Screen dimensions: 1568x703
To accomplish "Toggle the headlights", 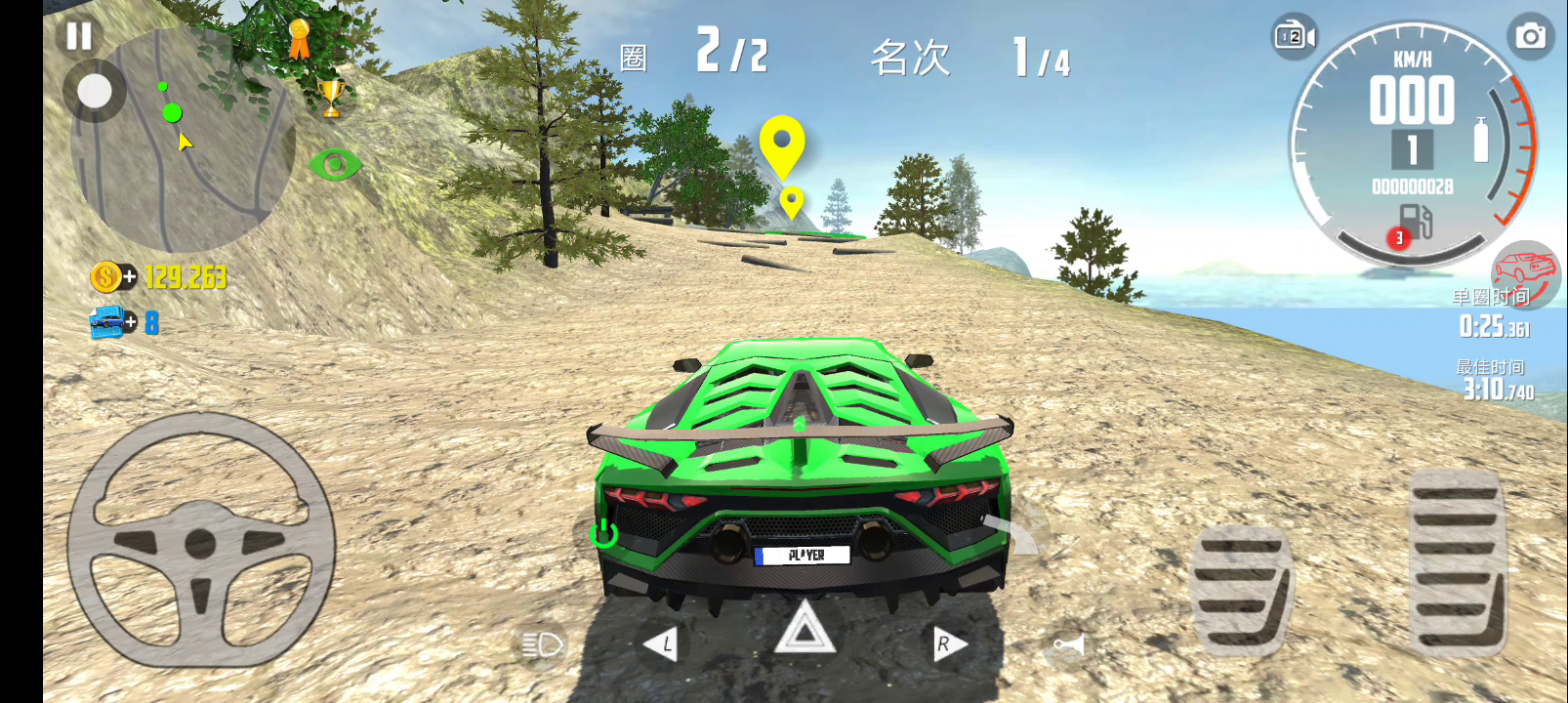I will coord(542,644).
